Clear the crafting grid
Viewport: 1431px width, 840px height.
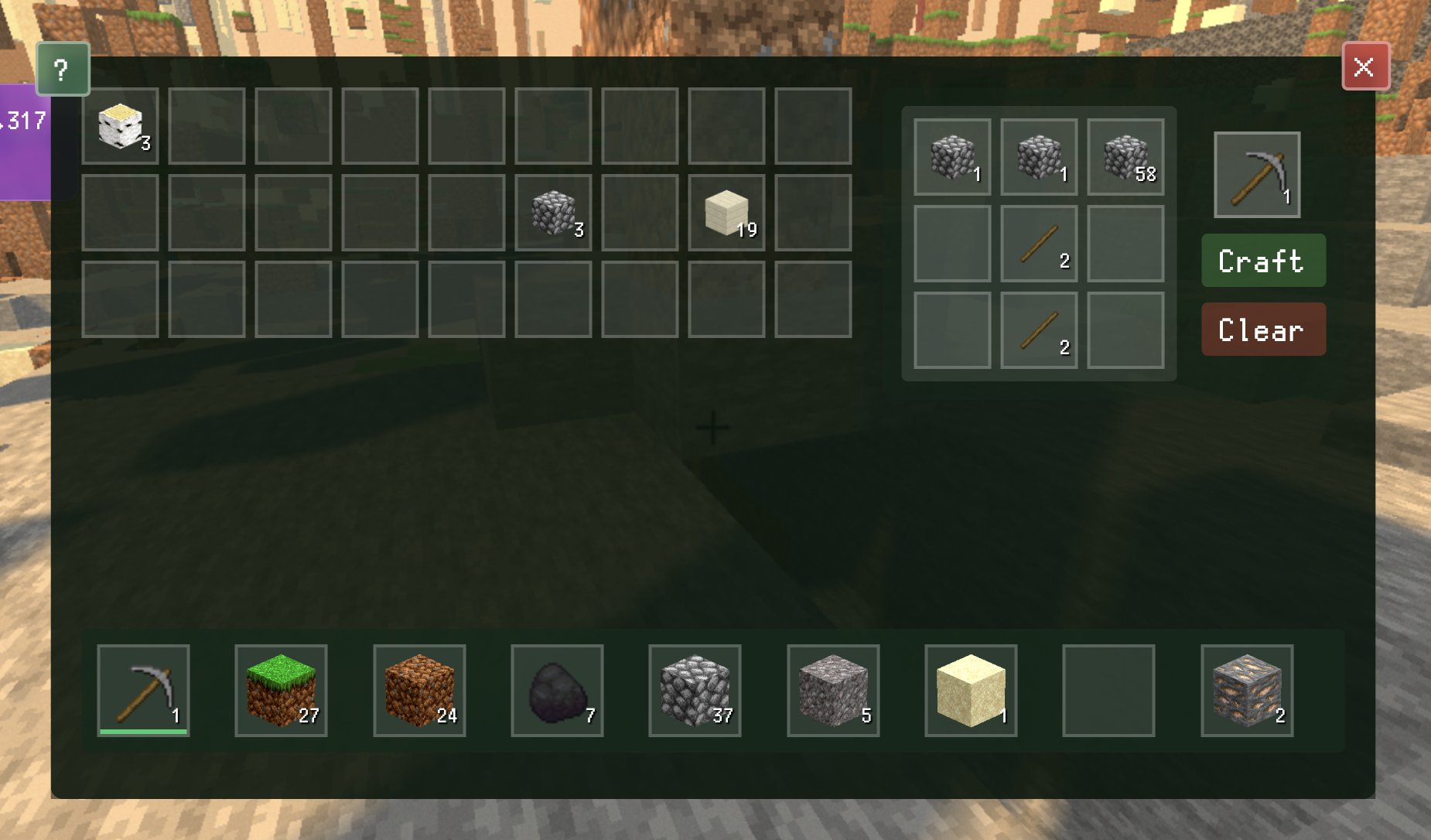tap(1263, 330)
